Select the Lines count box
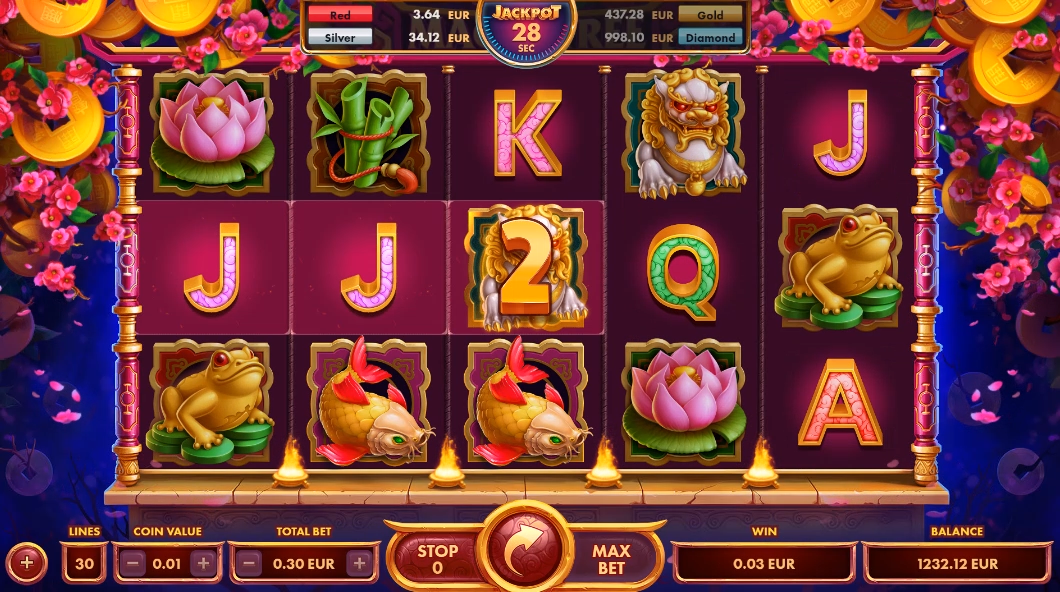The width and height of the screenshot is (1060, 592). click(x=84, y=563)
